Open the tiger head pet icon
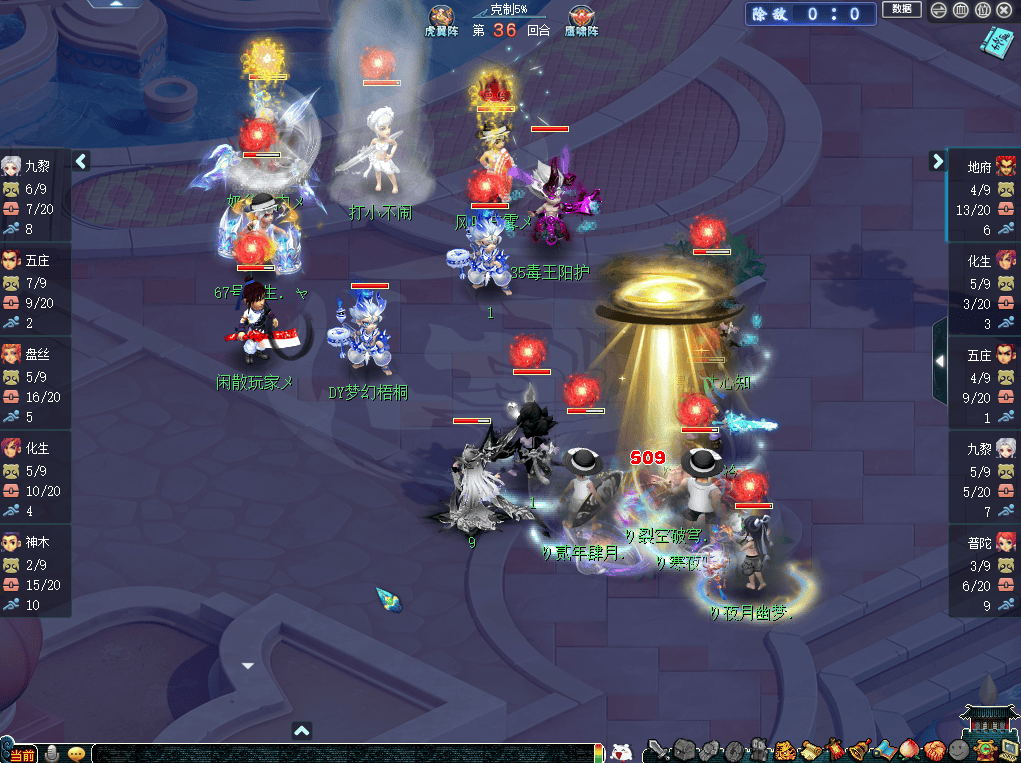1021x763 pixels. point(784,750)
